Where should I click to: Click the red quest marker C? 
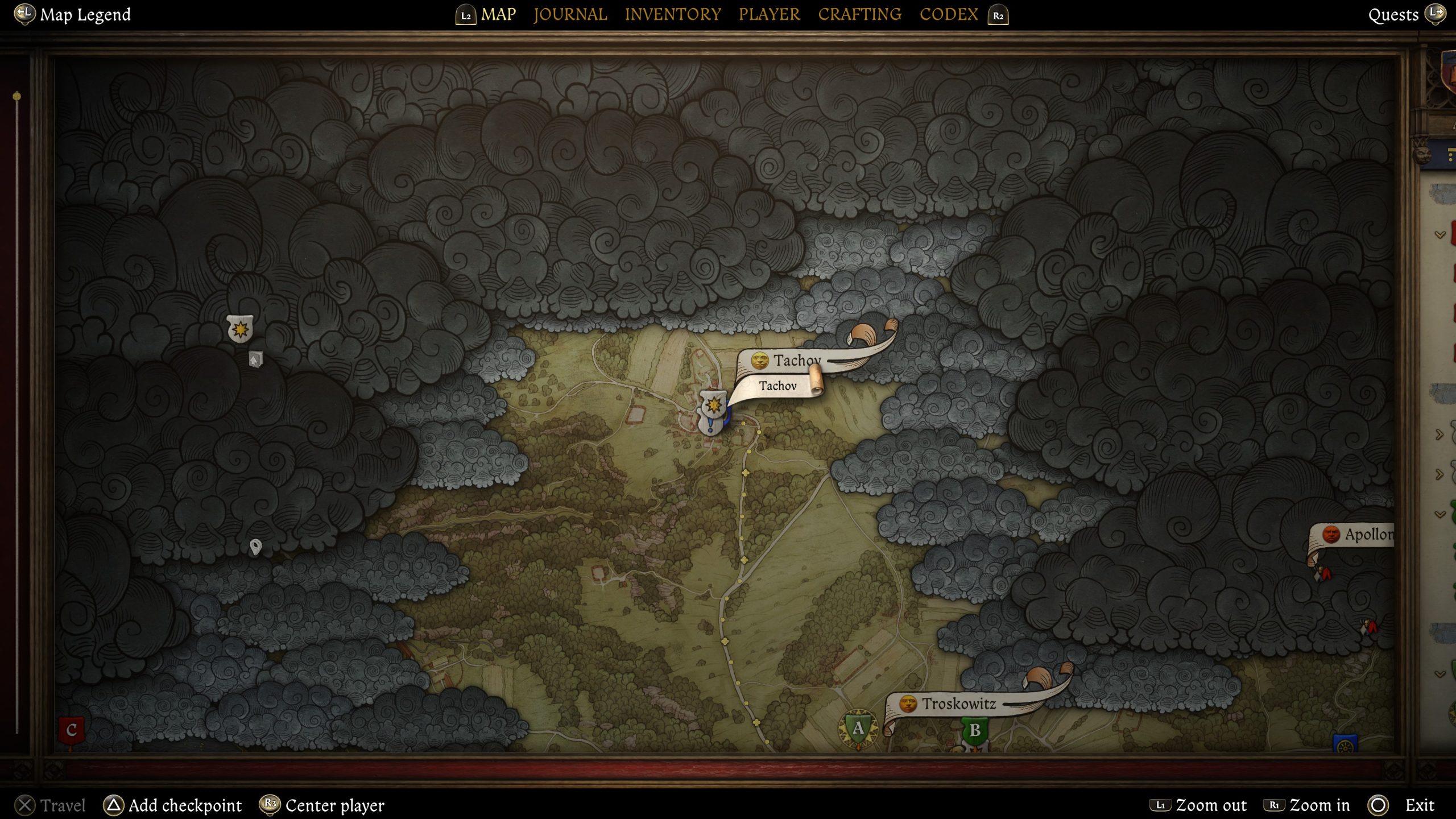(x=72, y=730)
